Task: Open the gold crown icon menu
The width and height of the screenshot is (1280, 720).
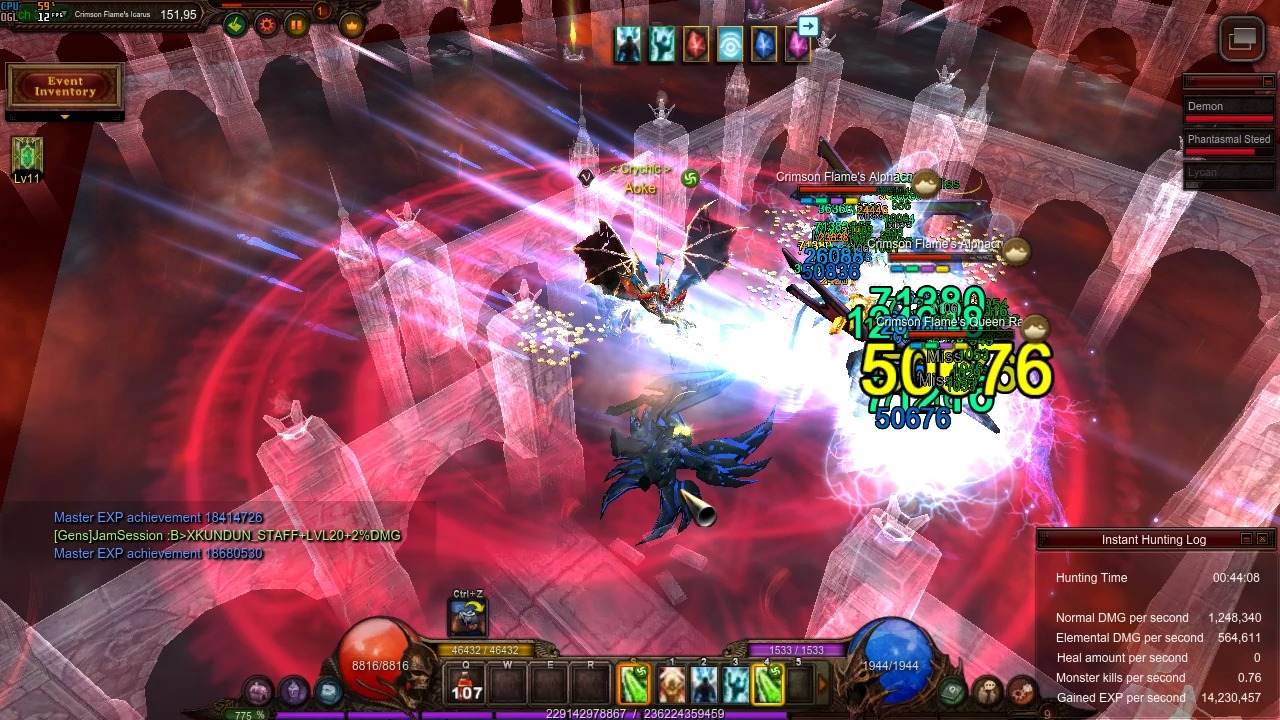Action: click(x=351, y=25)
